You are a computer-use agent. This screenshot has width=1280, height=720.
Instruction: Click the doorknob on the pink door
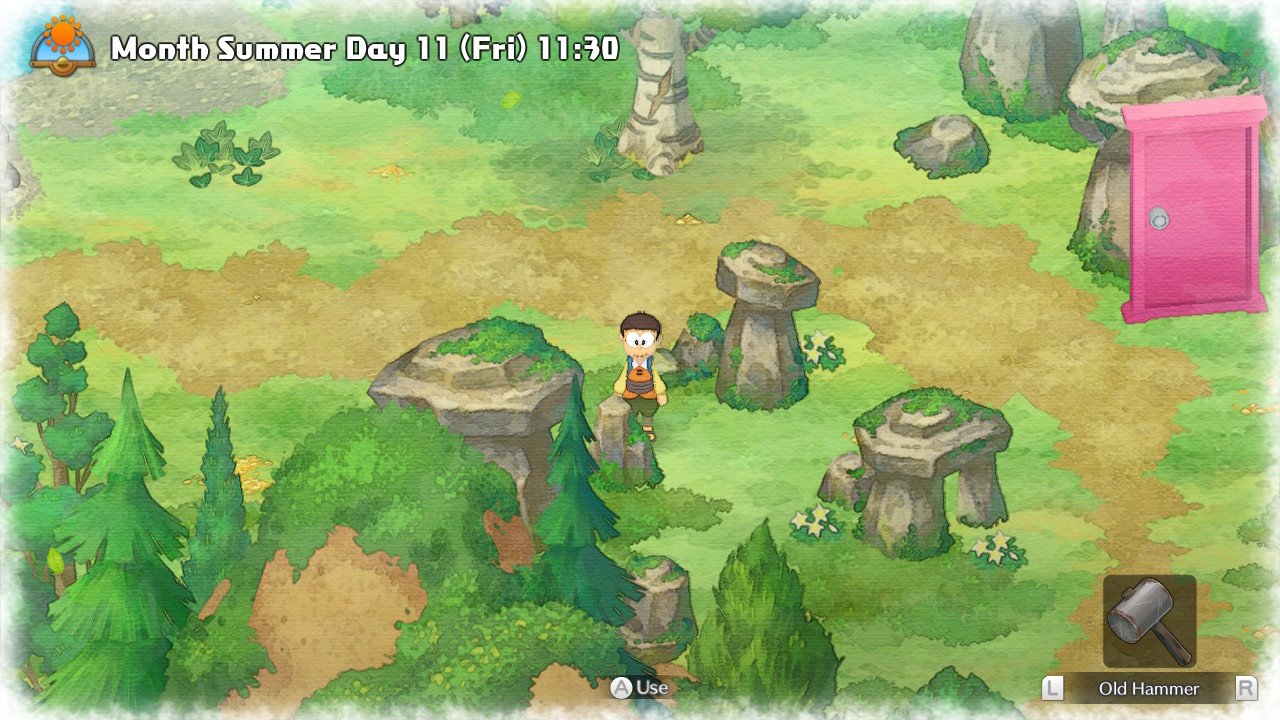click(x=1158, y=217)
